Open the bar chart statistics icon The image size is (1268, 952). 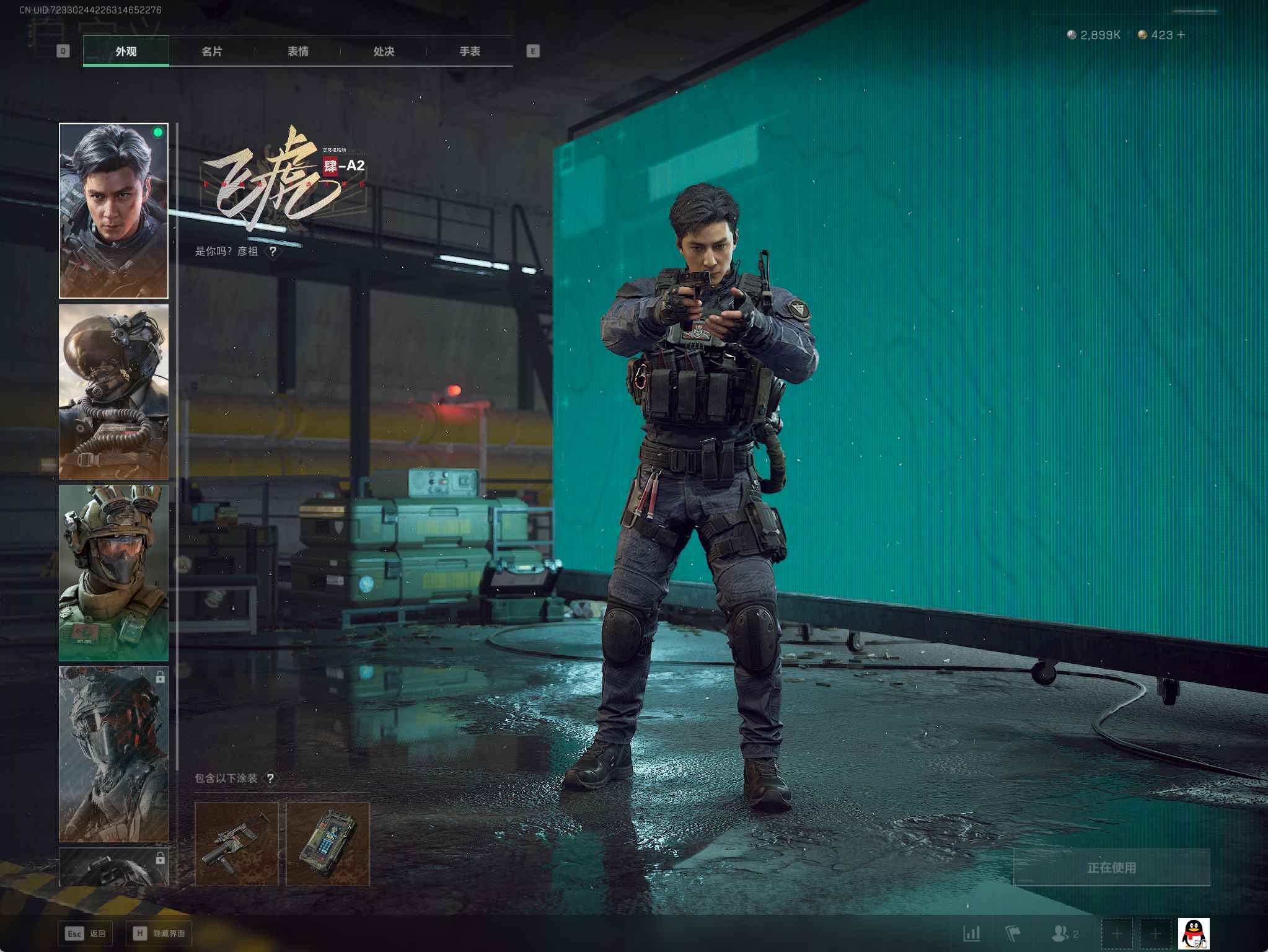pyautogui.click(x=972, y=933)
